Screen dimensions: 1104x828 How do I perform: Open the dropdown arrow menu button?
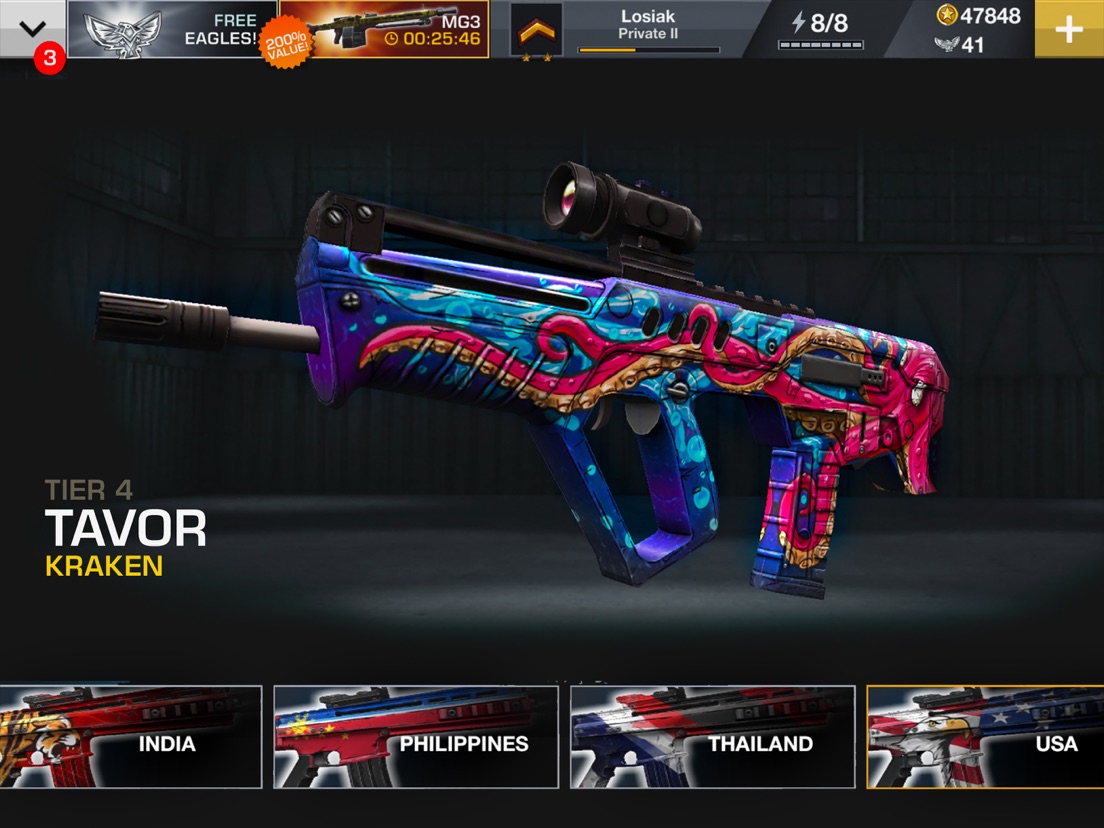click(x=32, y=28)
